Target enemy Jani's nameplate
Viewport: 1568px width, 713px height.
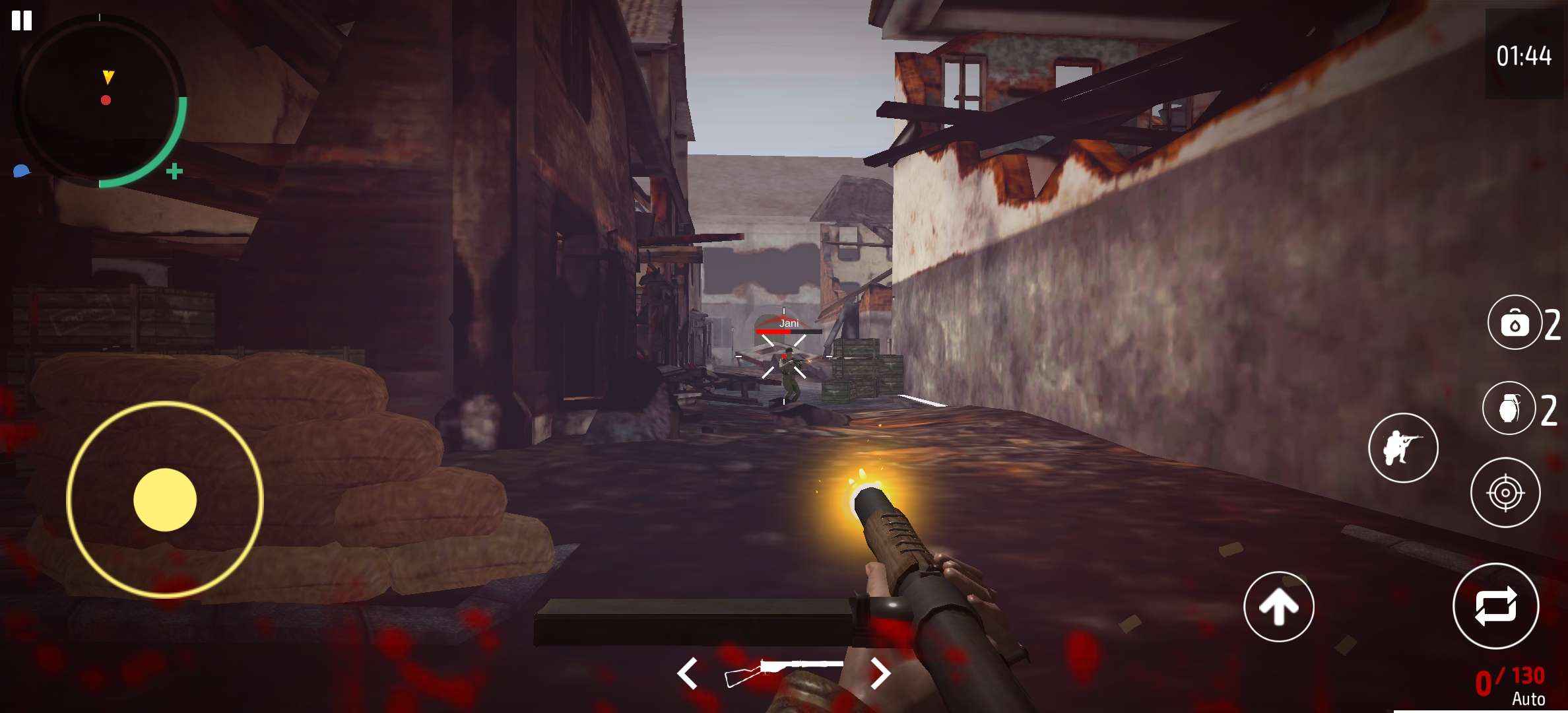(789, 323)
